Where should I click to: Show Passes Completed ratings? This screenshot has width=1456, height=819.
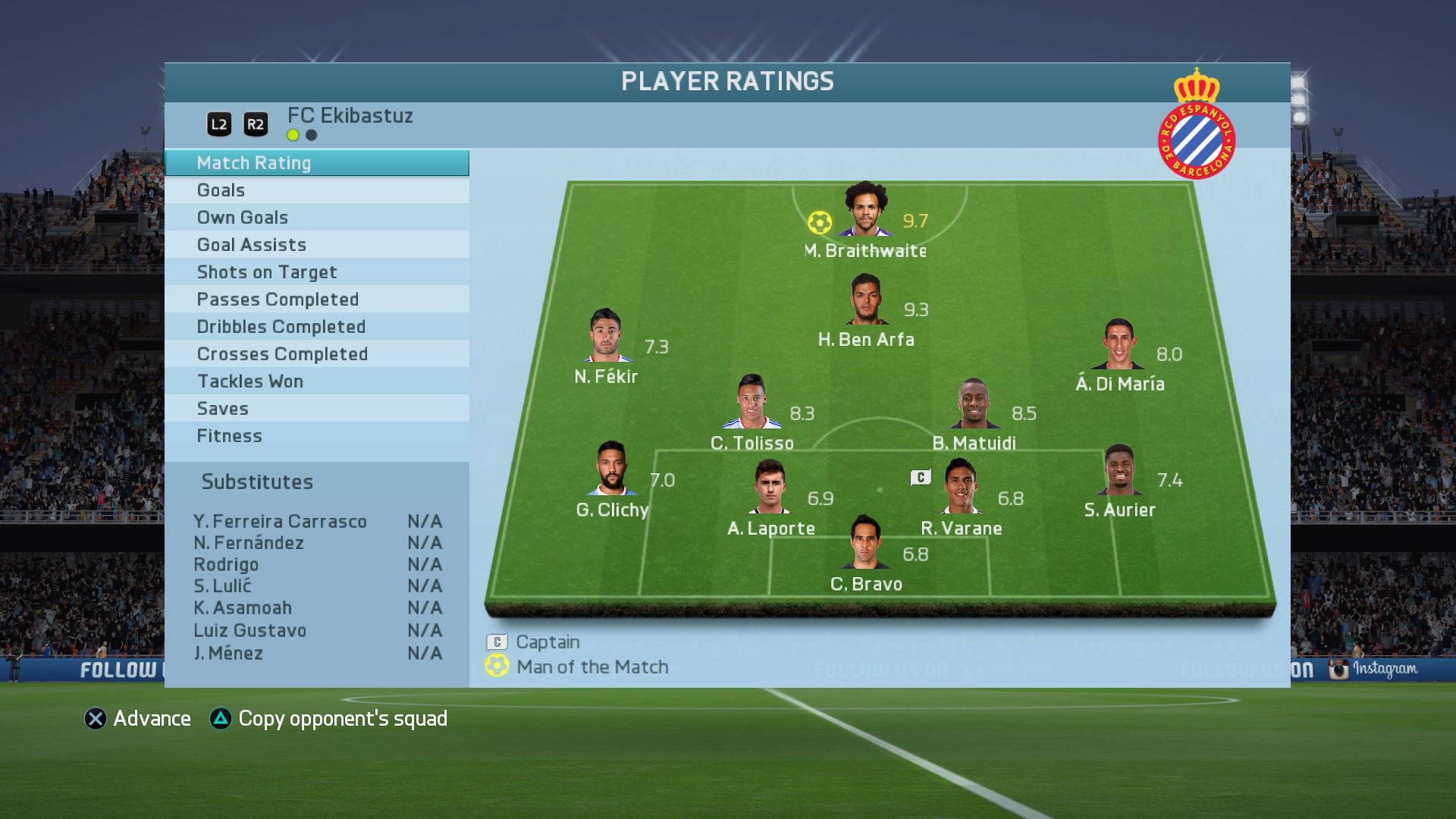point(316,300)
